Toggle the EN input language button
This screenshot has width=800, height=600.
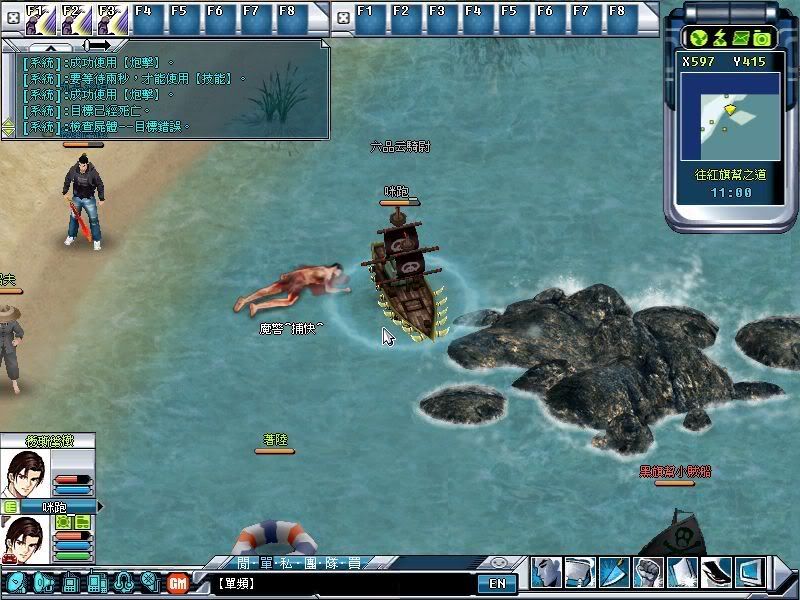click(x=497, y=583)
